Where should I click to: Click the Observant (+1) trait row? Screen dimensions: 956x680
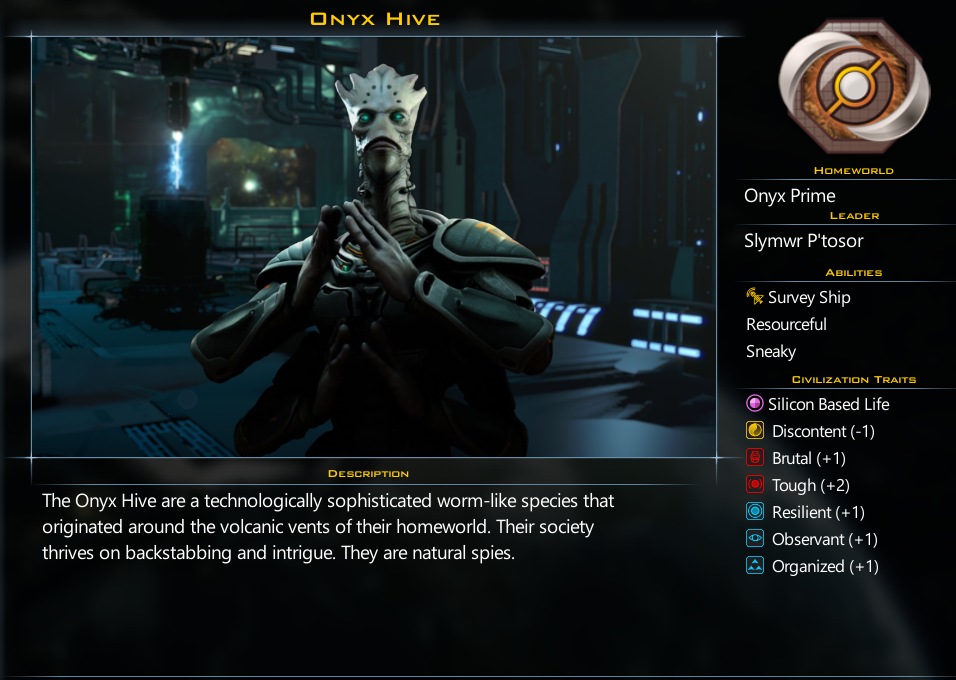825,539
